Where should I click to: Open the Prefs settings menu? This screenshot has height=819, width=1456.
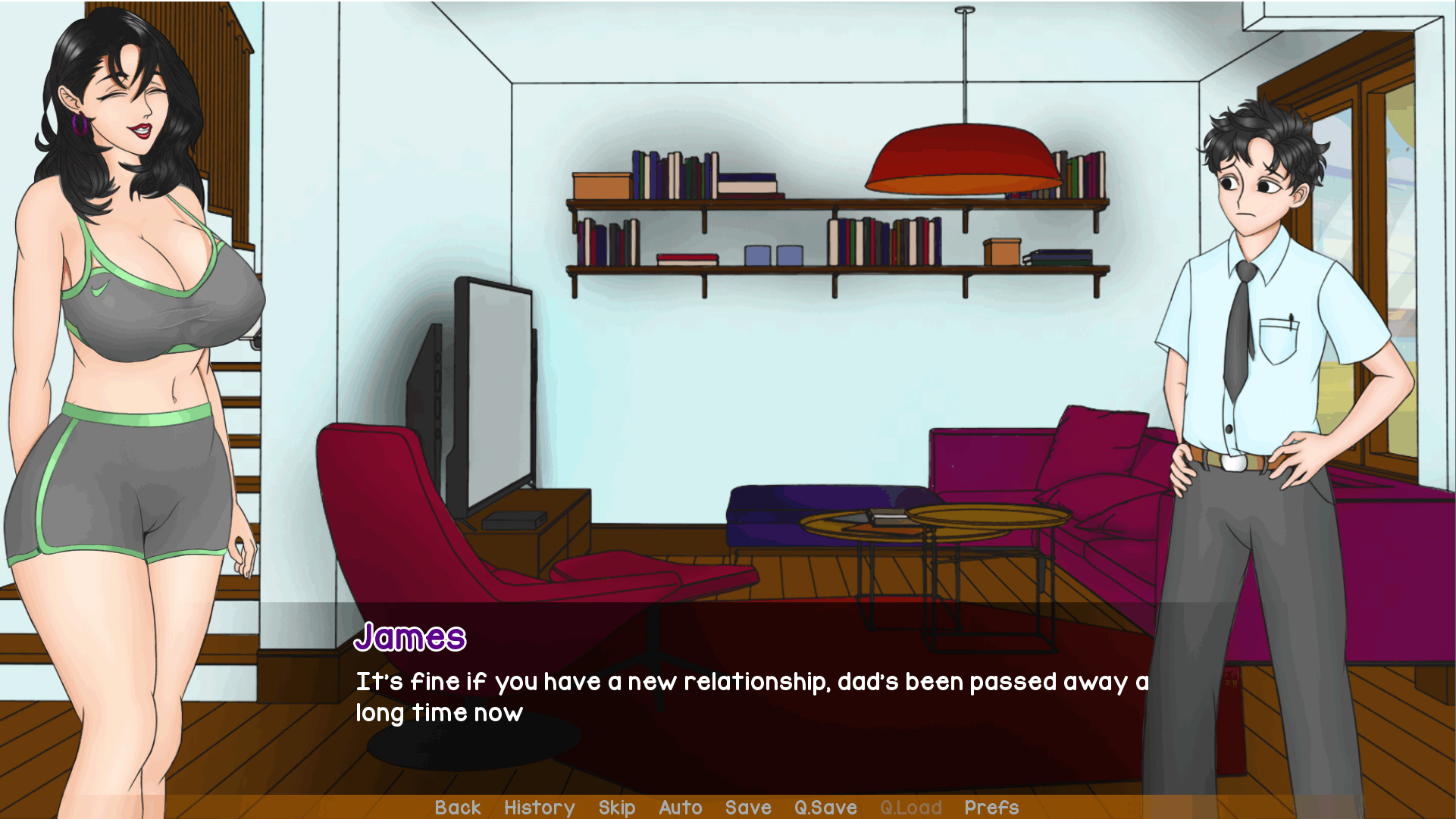(991, 808)
